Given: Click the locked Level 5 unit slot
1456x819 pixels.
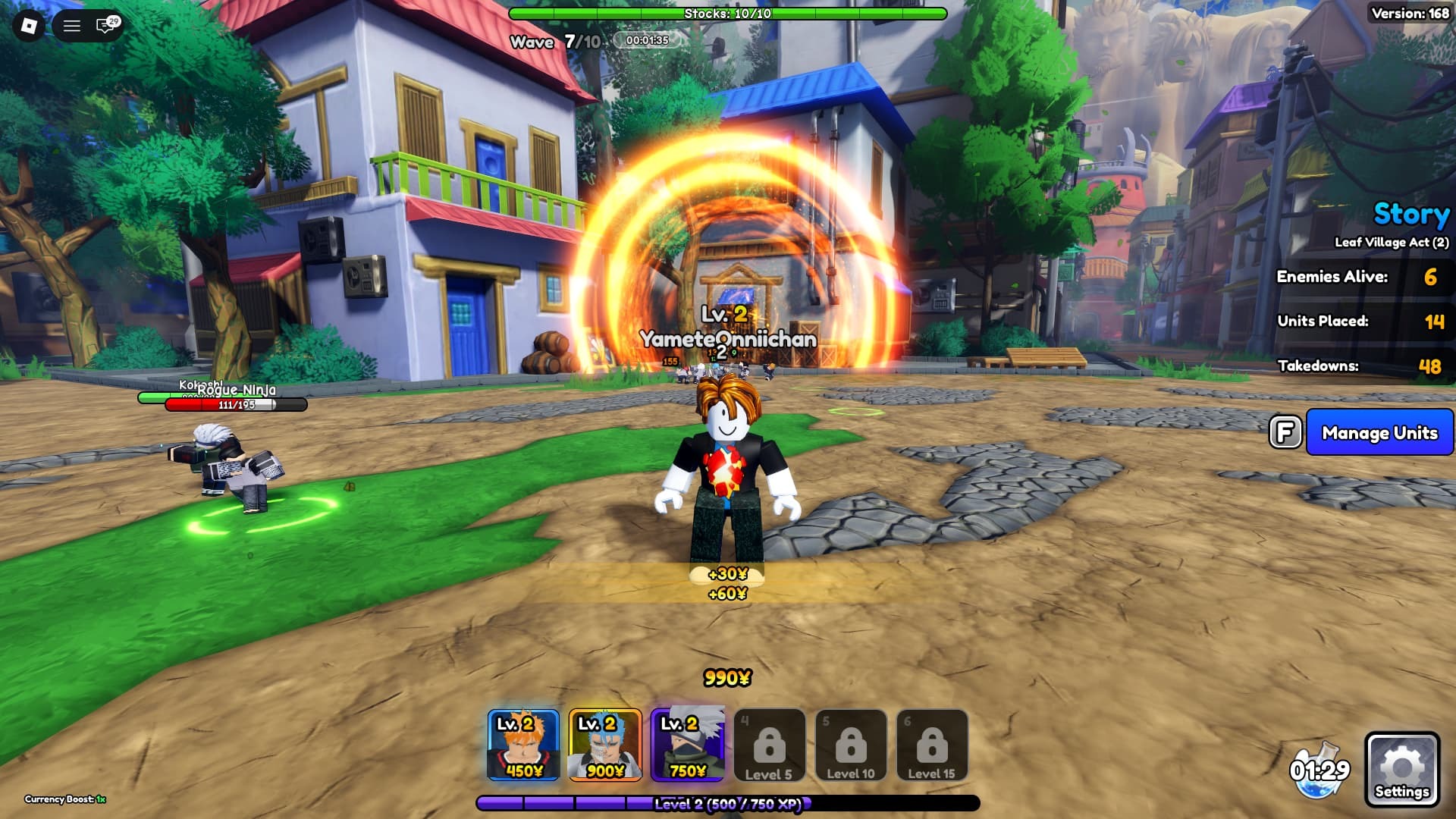Looking at the screenshot, I should 769,745.
